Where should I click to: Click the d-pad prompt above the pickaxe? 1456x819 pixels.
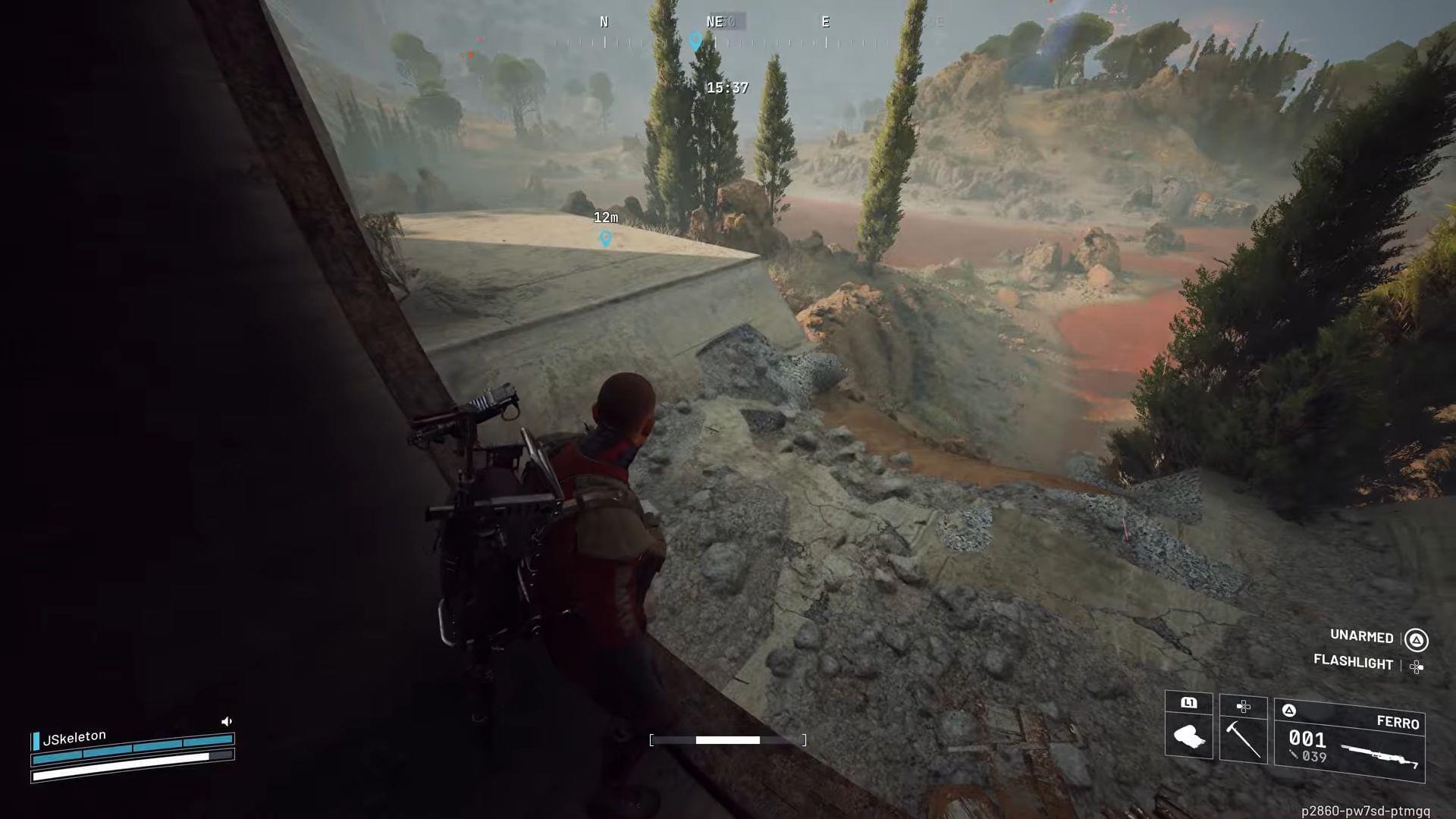1244,707
